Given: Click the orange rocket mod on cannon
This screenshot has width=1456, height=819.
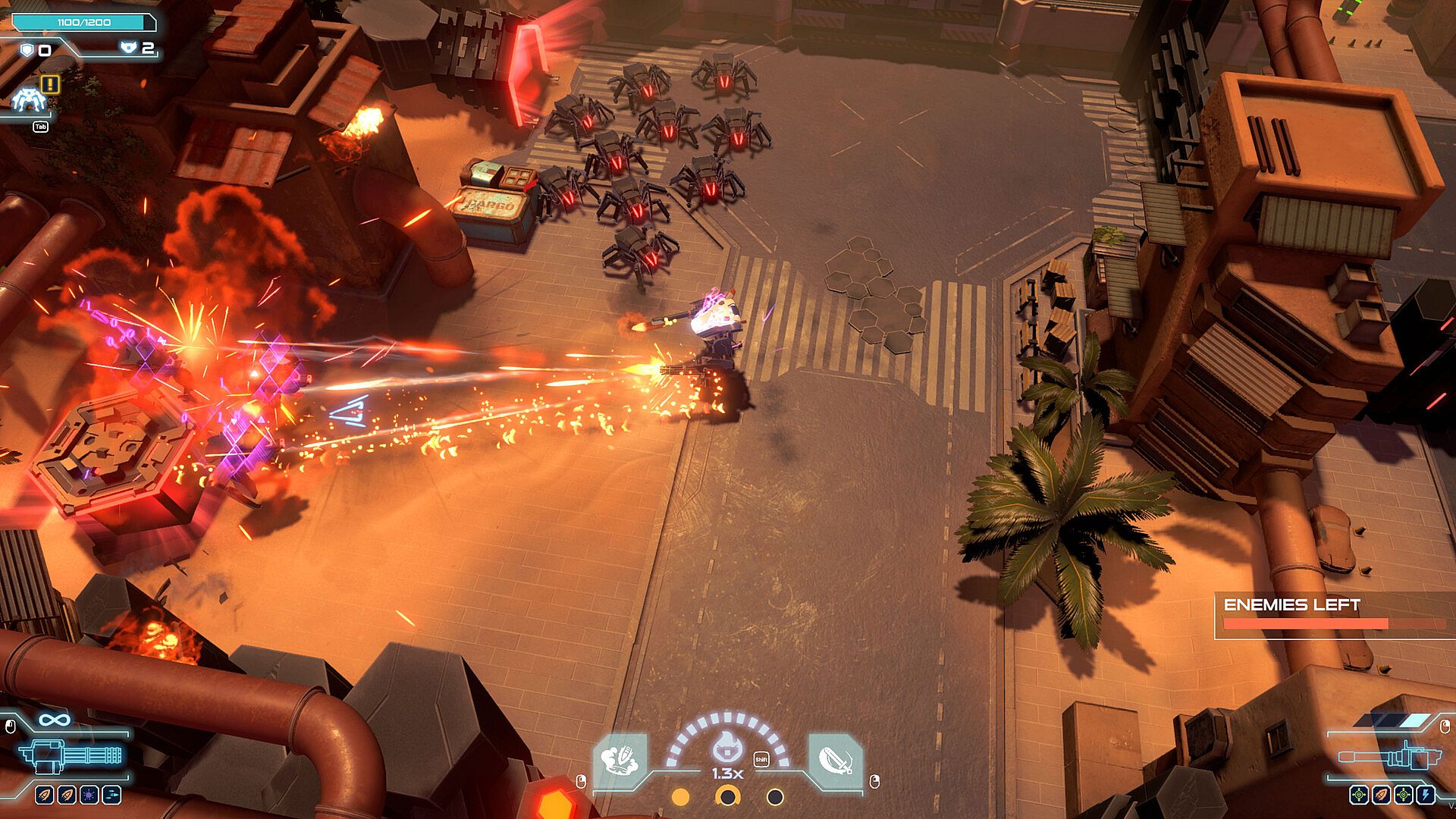Looking at the screenshot, I should (1381, 795).
